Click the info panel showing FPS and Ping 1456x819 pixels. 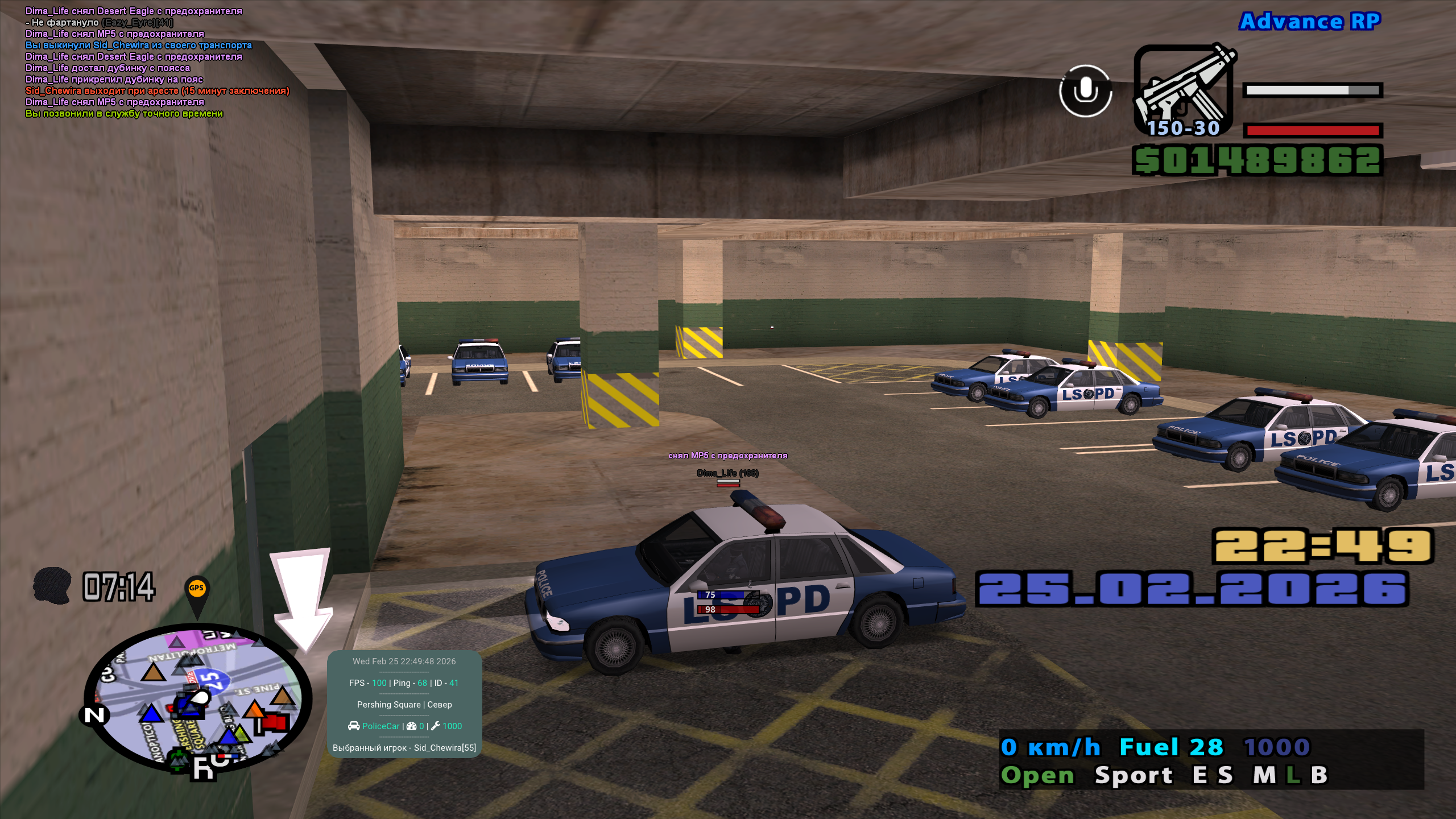point(404,704)
